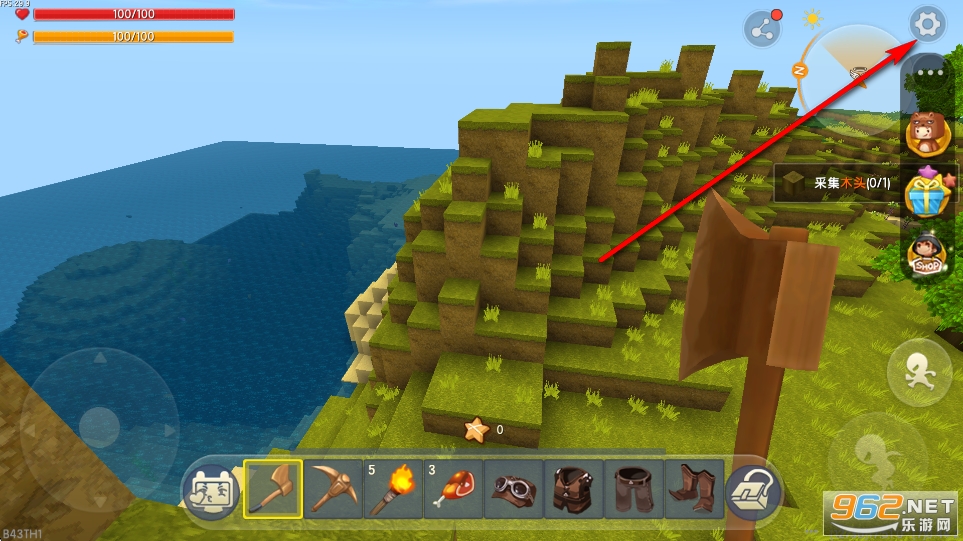Screen dimensions: 963x541
Task: Select the wood-gathering quest tracker
Action: pyautogui.click(x=836, y=183)
